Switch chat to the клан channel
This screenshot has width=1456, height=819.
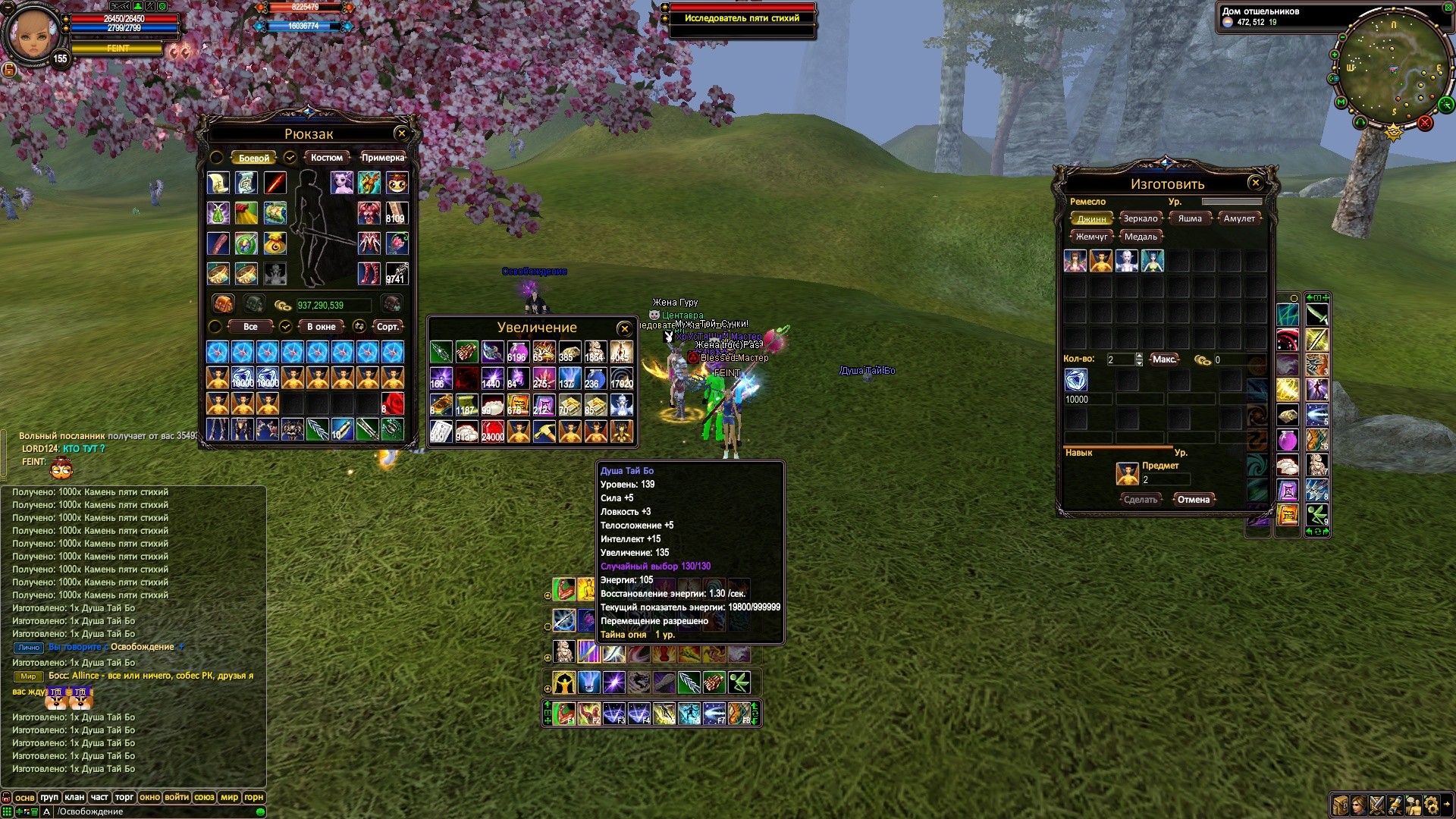coord(74,797)
